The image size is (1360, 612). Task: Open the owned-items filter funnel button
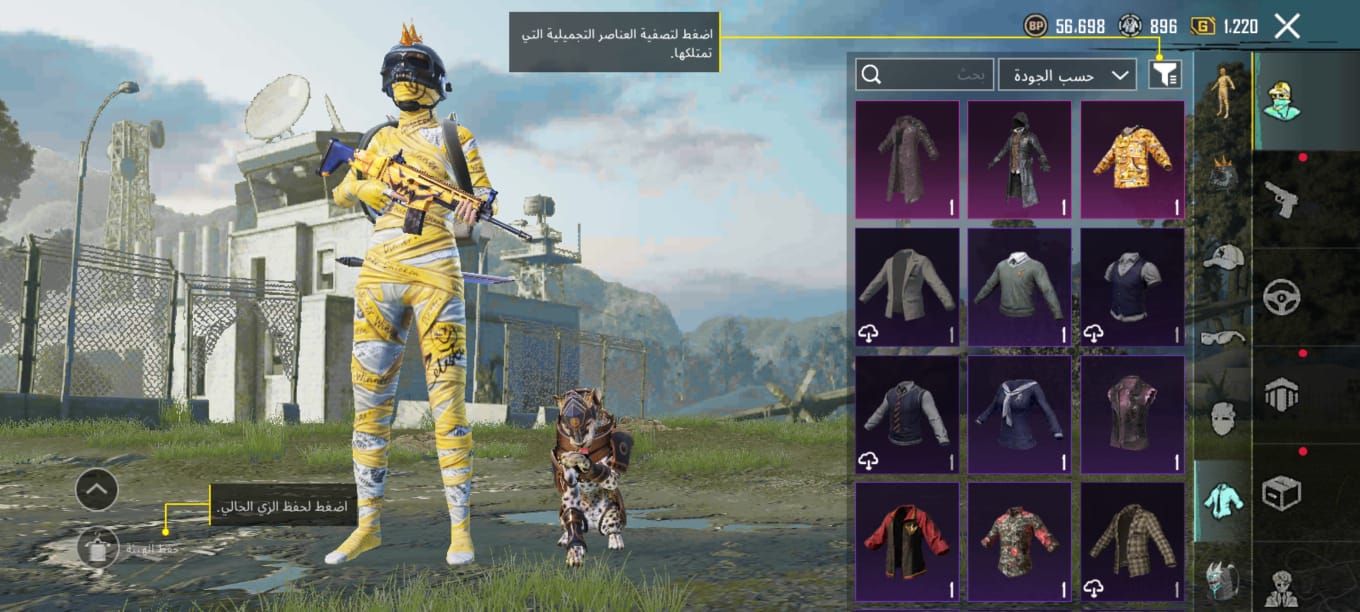pyautogui.click(x=1165, y=74)
